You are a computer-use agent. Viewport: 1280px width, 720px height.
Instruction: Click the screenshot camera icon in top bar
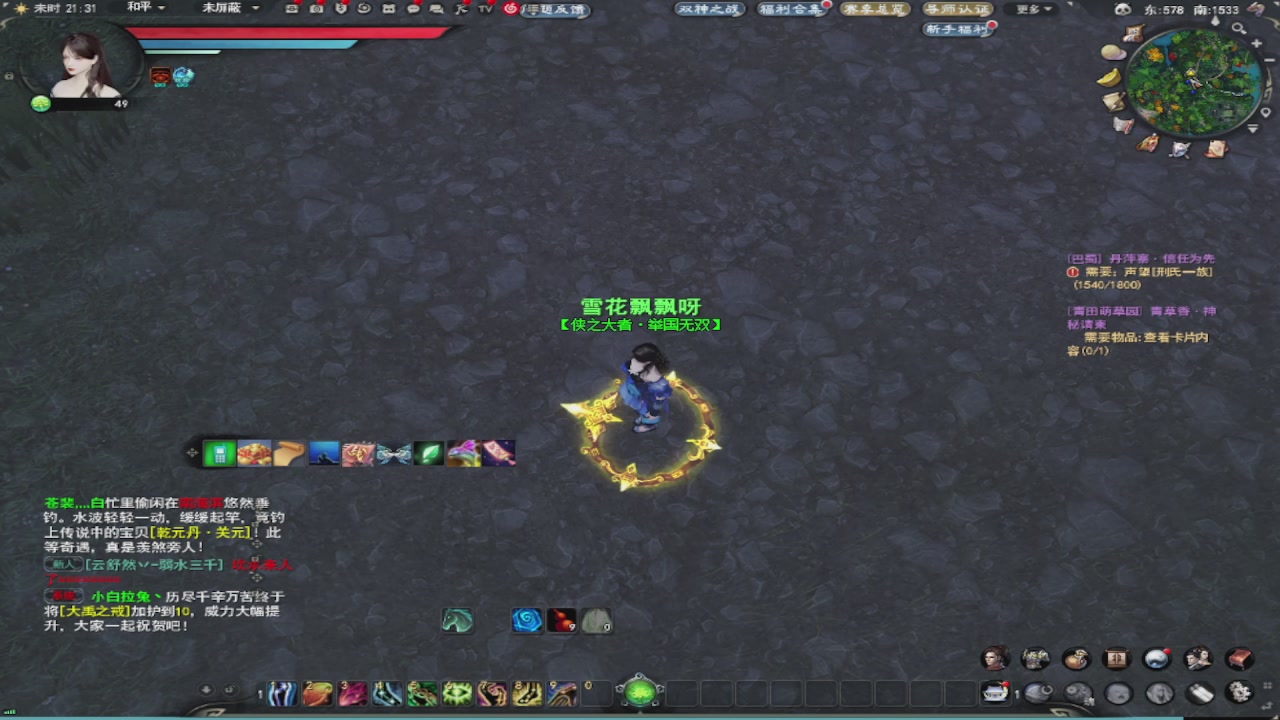pyautogui.click(x=315, y=8)
